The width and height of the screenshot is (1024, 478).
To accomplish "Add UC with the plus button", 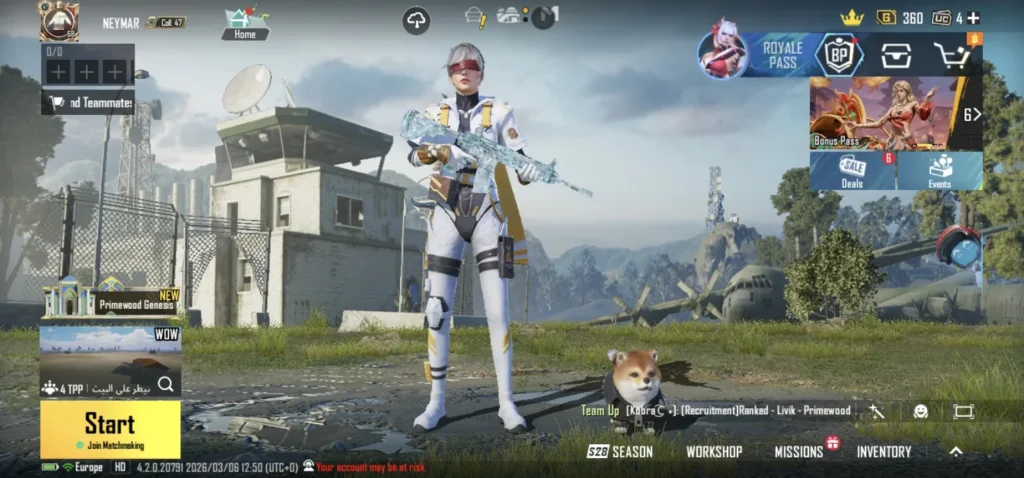I will click(974, 18).
